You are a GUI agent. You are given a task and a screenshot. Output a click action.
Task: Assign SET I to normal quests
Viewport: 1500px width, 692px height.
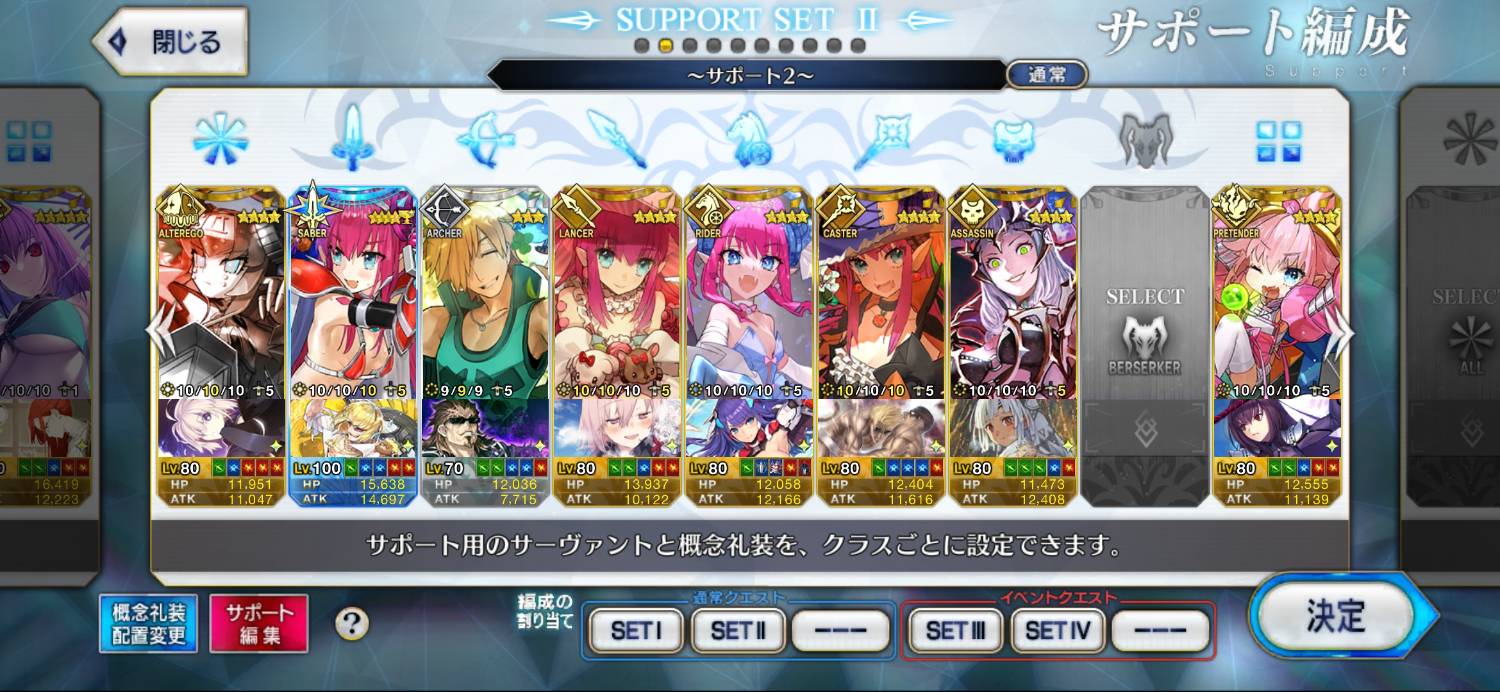coord(636,631)
